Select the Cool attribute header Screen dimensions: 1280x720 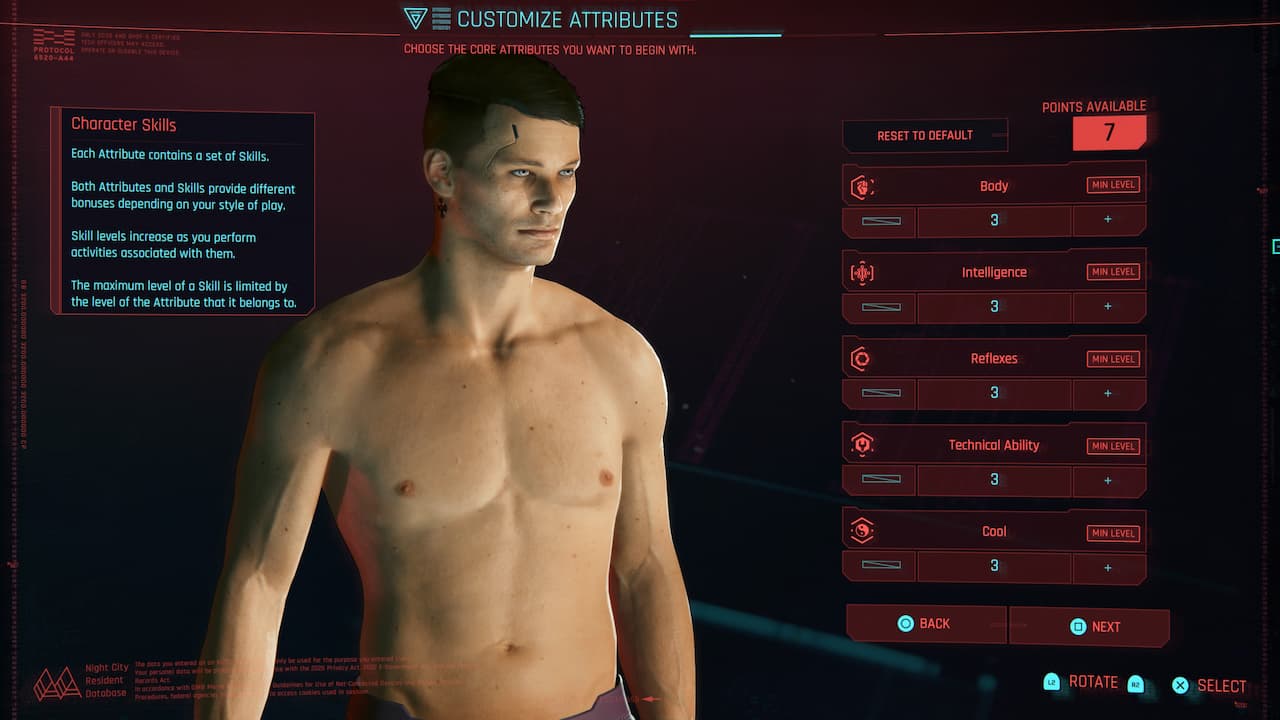coord(993,532)
